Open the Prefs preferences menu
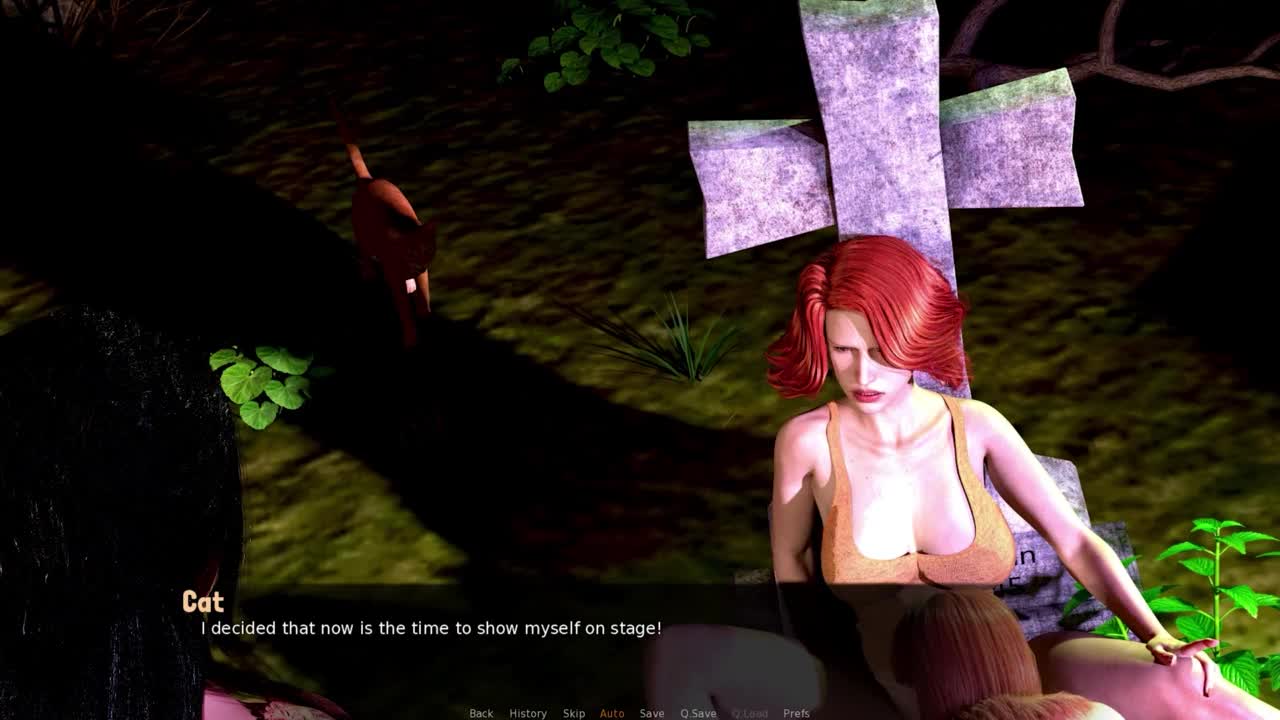1280x720 pixels. (796, 713)
